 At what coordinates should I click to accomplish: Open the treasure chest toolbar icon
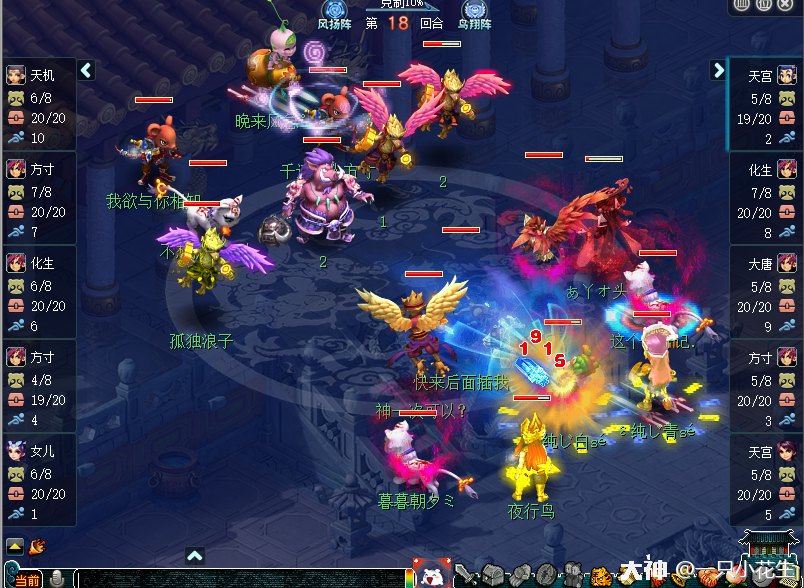coord(493,575)
